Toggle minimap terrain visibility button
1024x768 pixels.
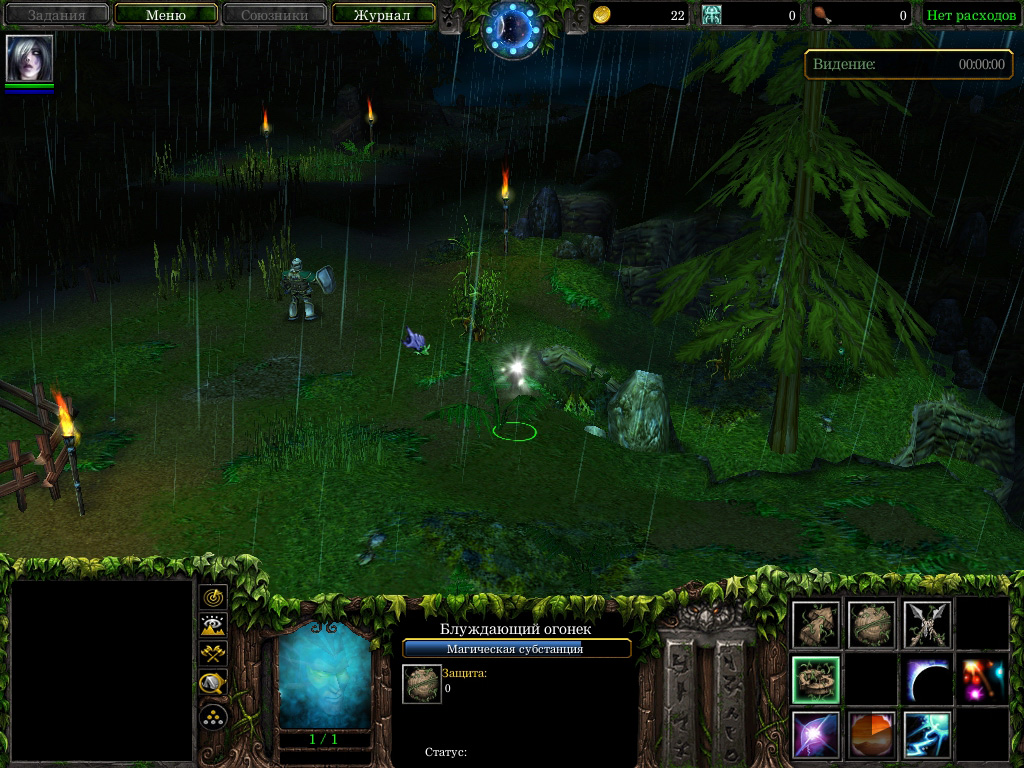pyautogui.click(x=213, y=626)
